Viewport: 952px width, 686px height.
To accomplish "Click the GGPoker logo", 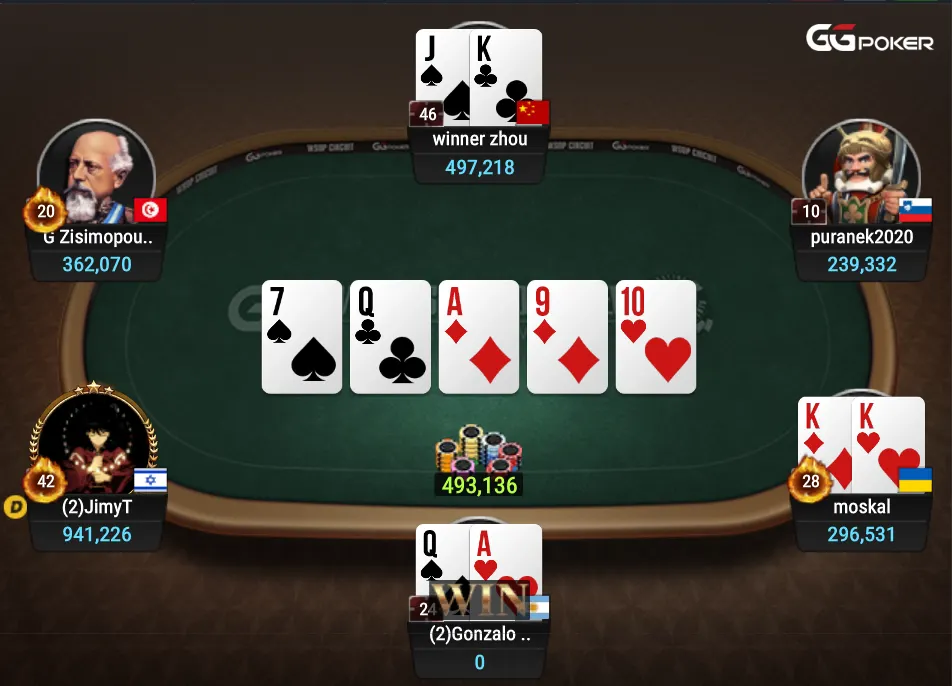I will point(870,40).
